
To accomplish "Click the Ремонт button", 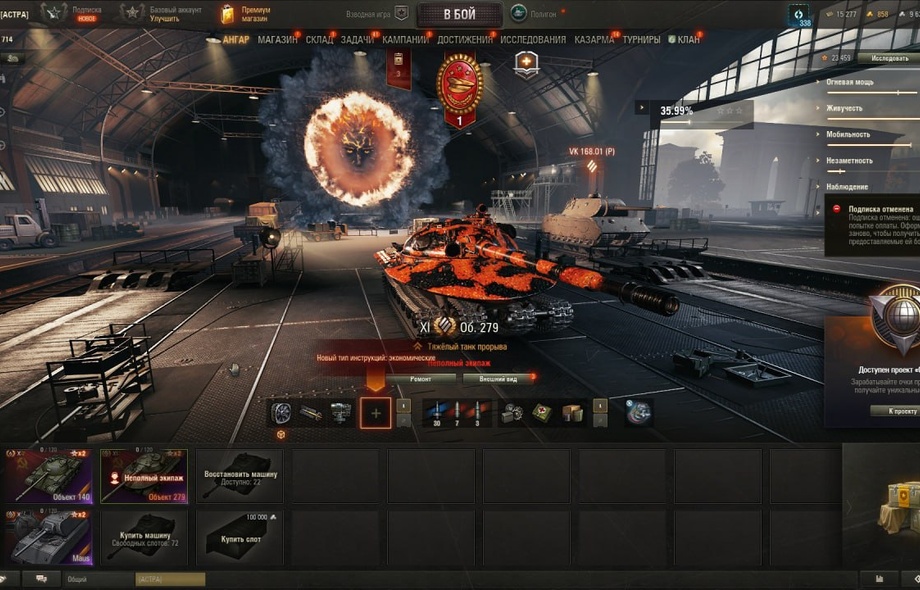I will [419, 379].
